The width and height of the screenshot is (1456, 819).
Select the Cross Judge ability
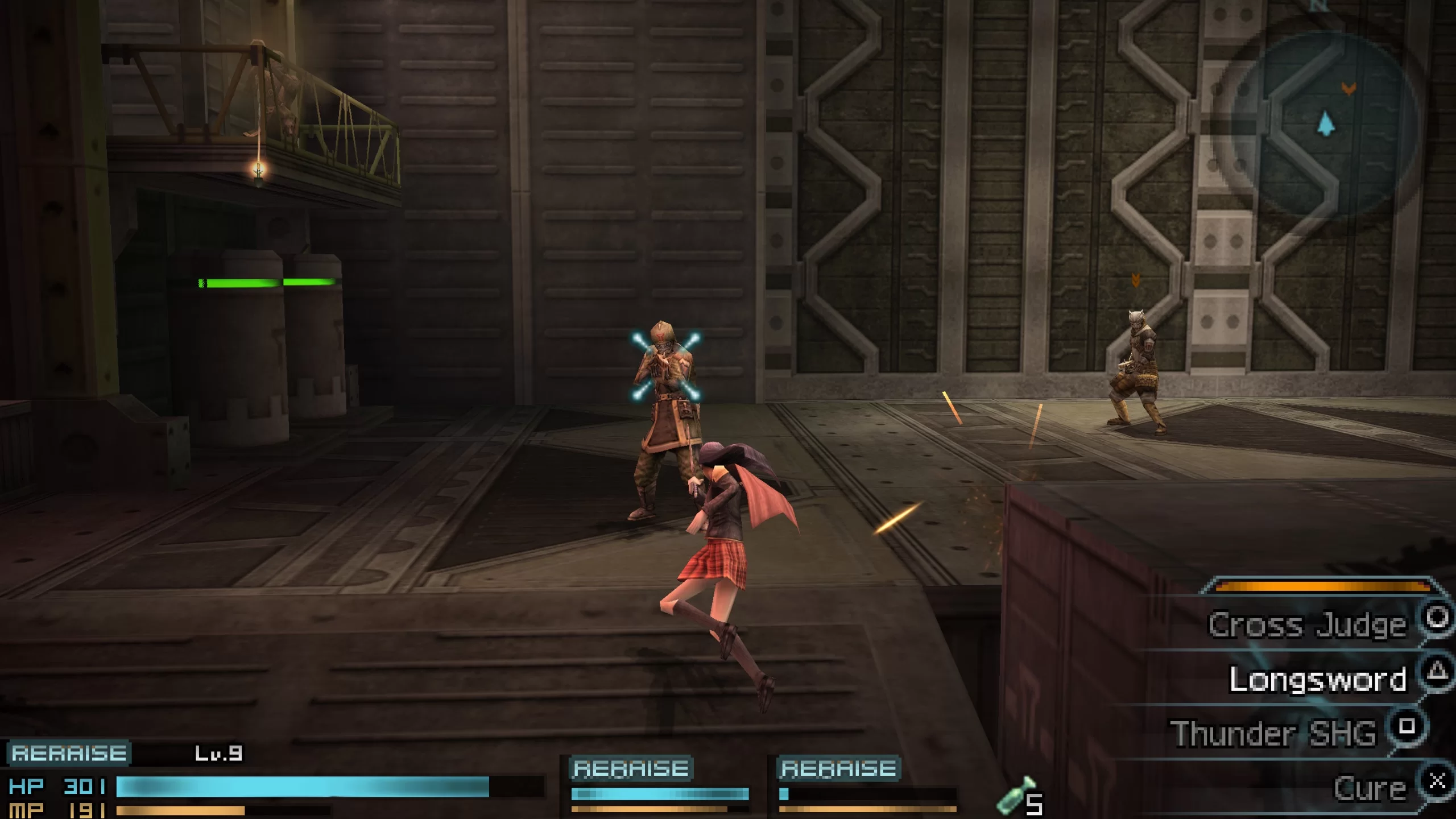point(1307,624)
